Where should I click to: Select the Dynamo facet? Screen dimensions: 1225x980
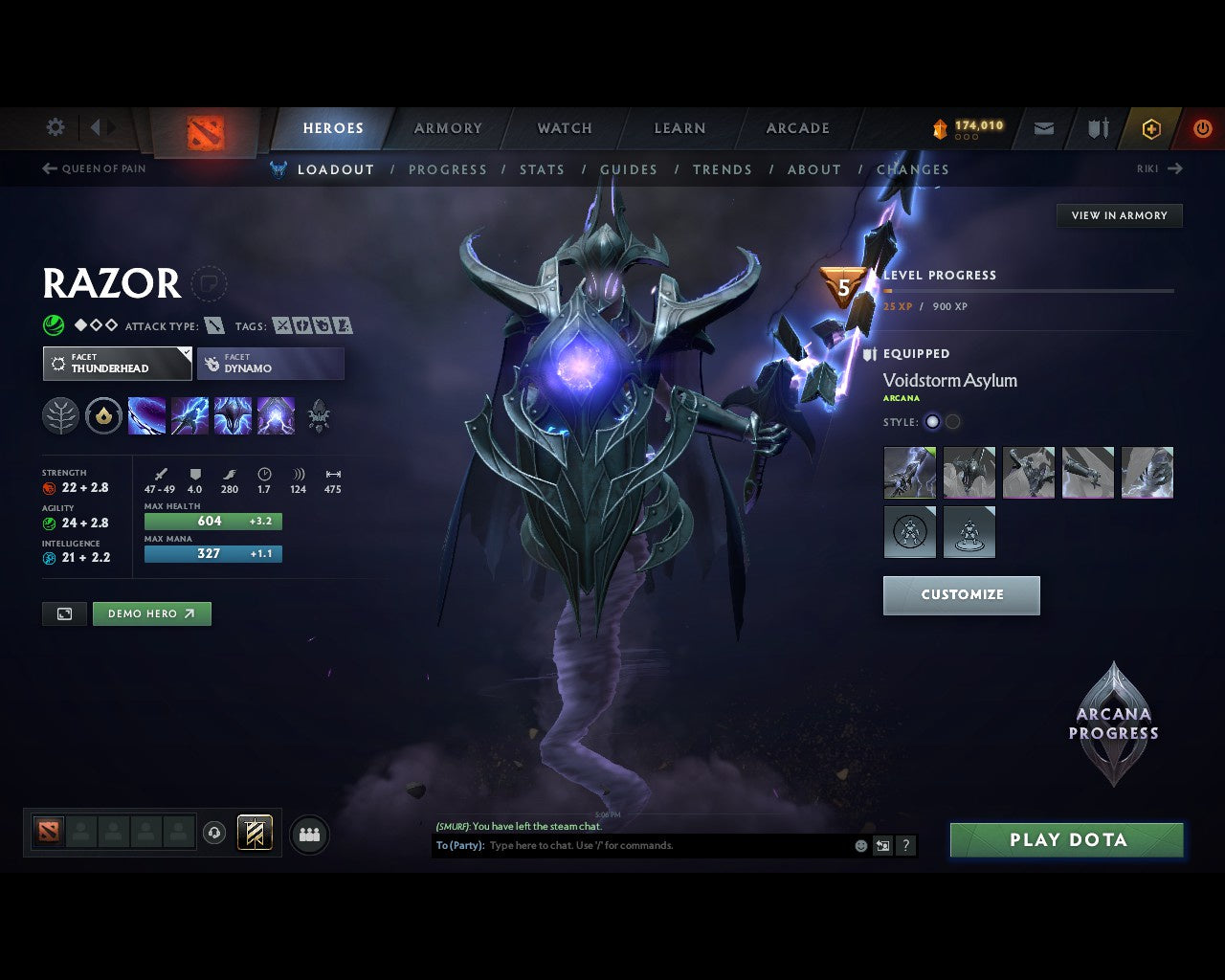tap(271, 364)
